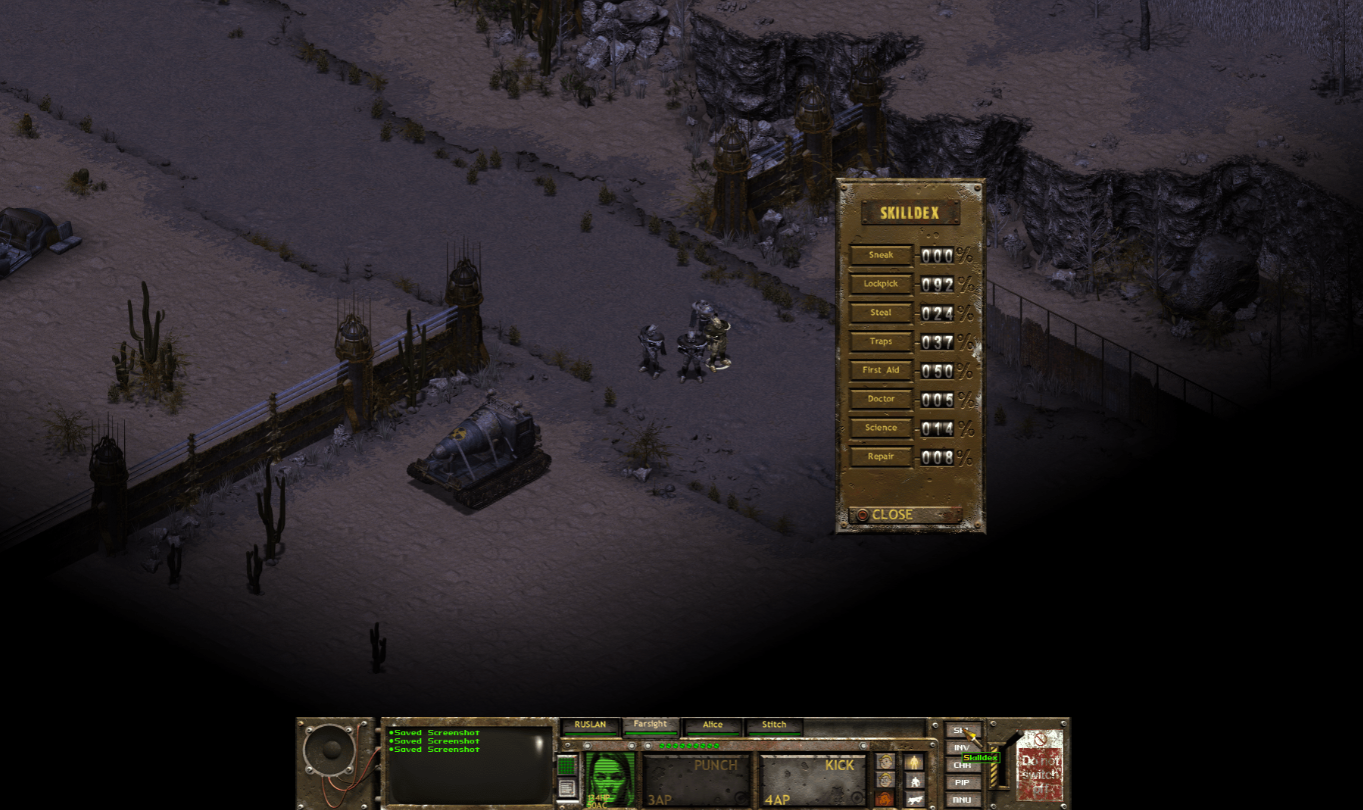1363x810 pixels.
Task: Click the green mini-map grid icon
Action: (x=567, y=764)
